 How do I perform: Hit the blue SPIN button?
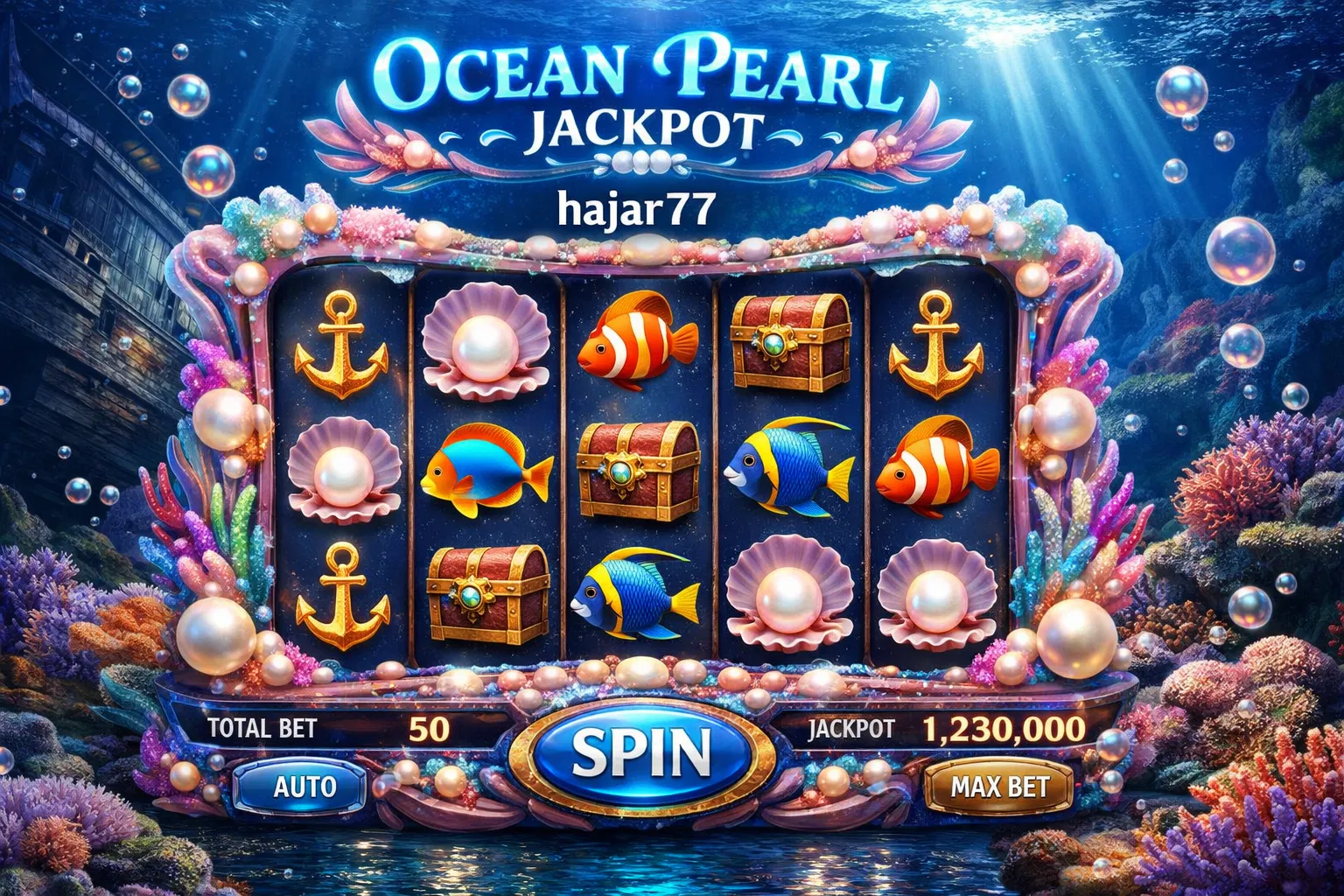tap(640, 752)
